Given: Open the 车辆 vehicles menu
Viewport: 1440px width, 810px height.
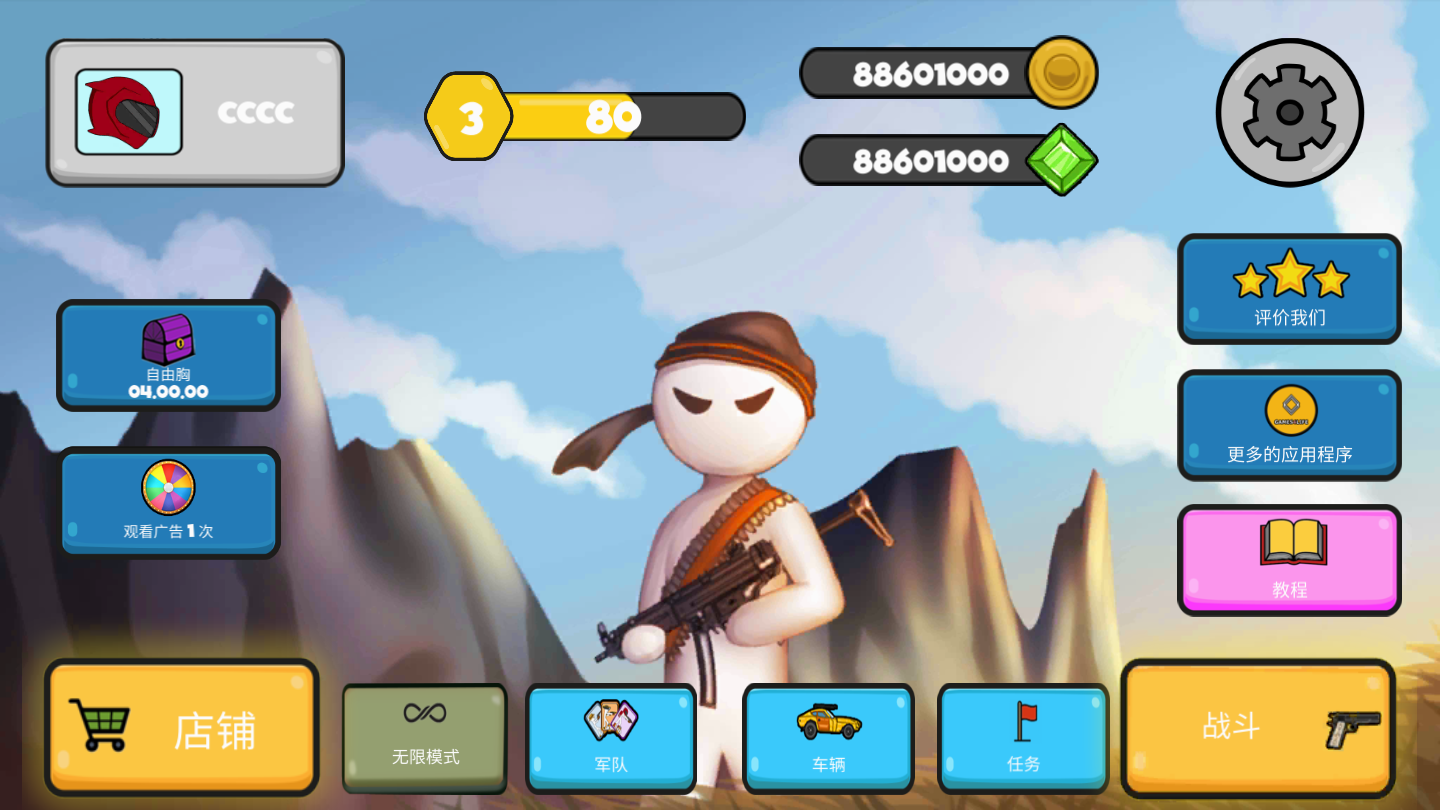Looking at the screenshot, I should tap(828, 738).
